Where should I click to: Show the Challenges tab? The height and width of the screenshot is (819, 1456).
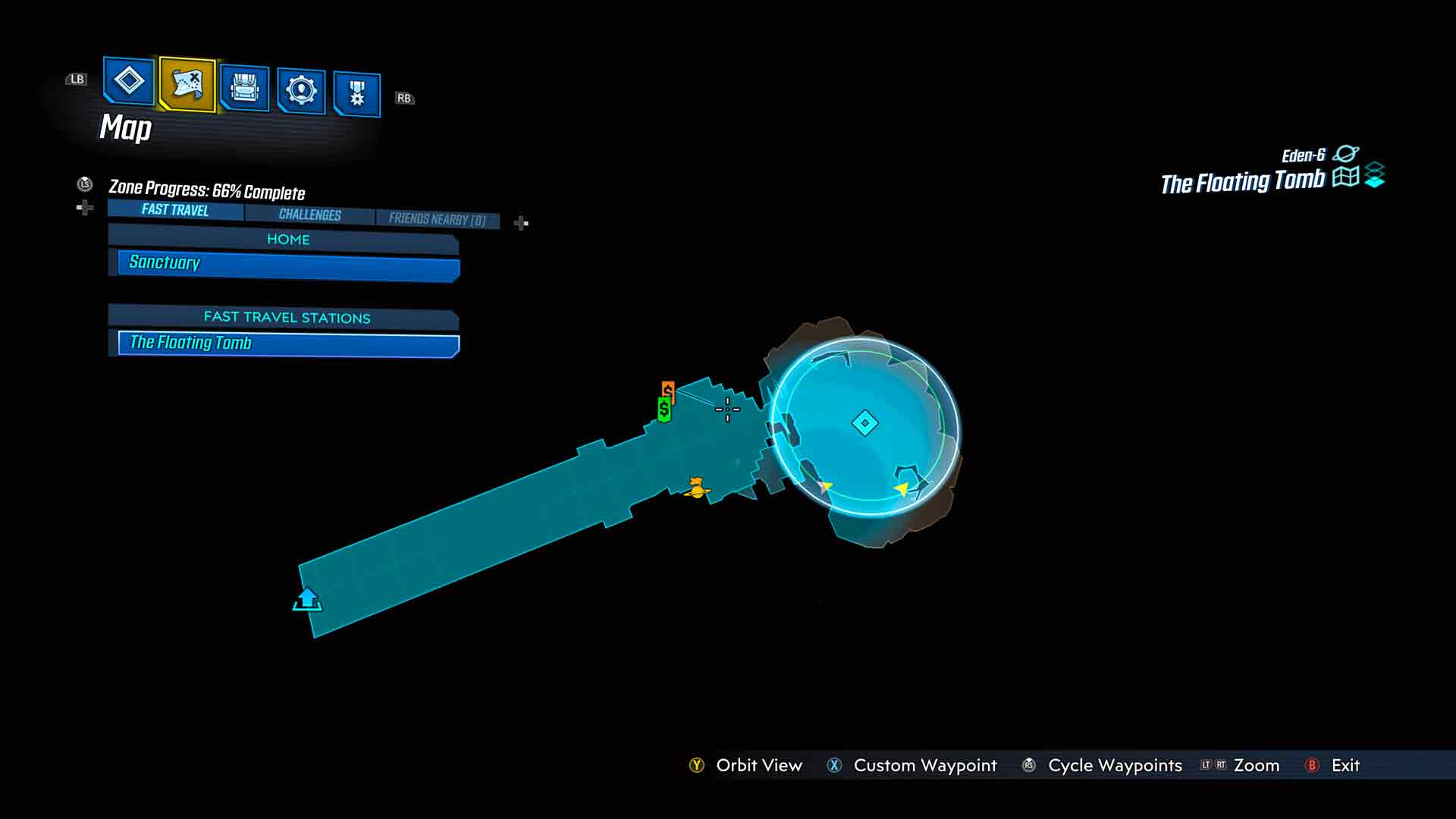coord(309,215)
